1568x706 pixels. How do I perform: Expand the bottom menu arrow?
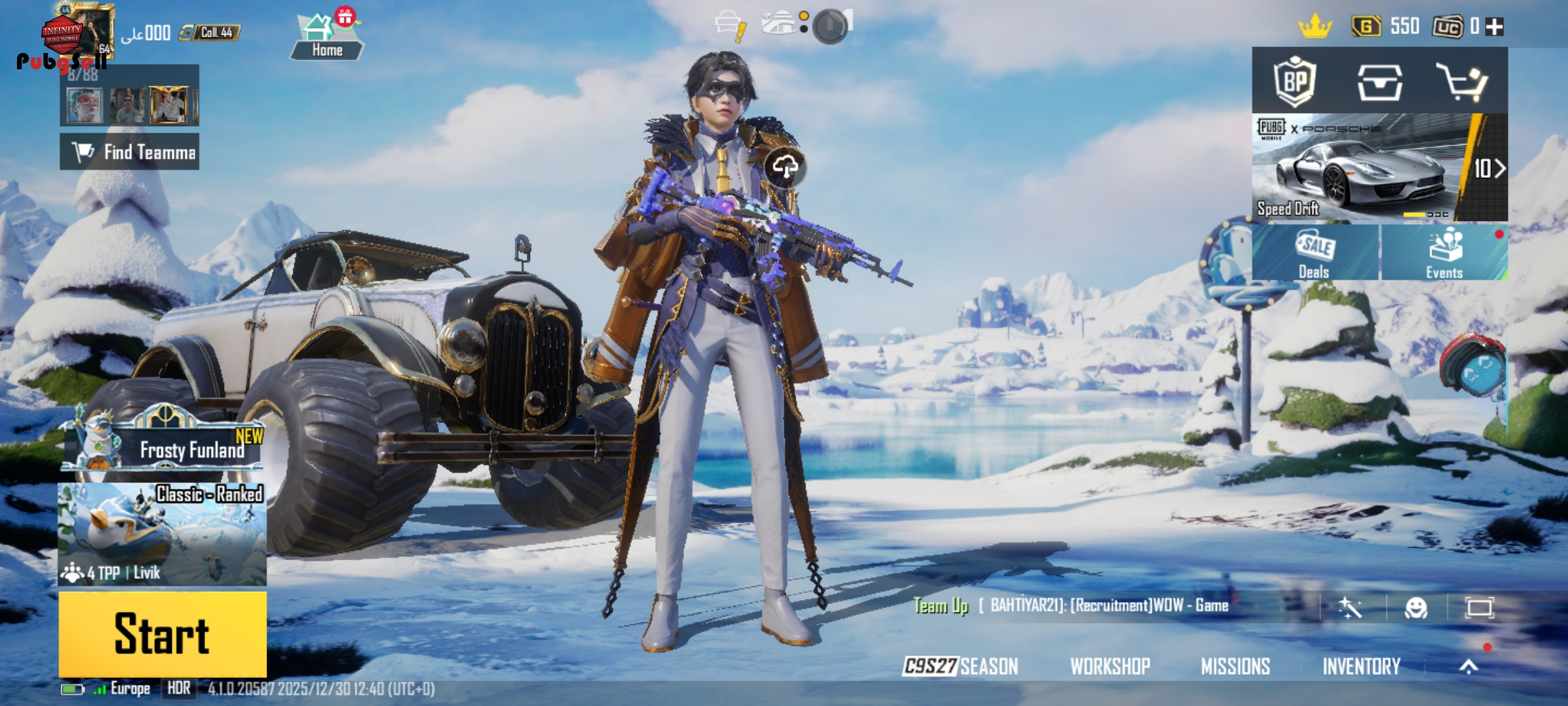click(1469, 666)
